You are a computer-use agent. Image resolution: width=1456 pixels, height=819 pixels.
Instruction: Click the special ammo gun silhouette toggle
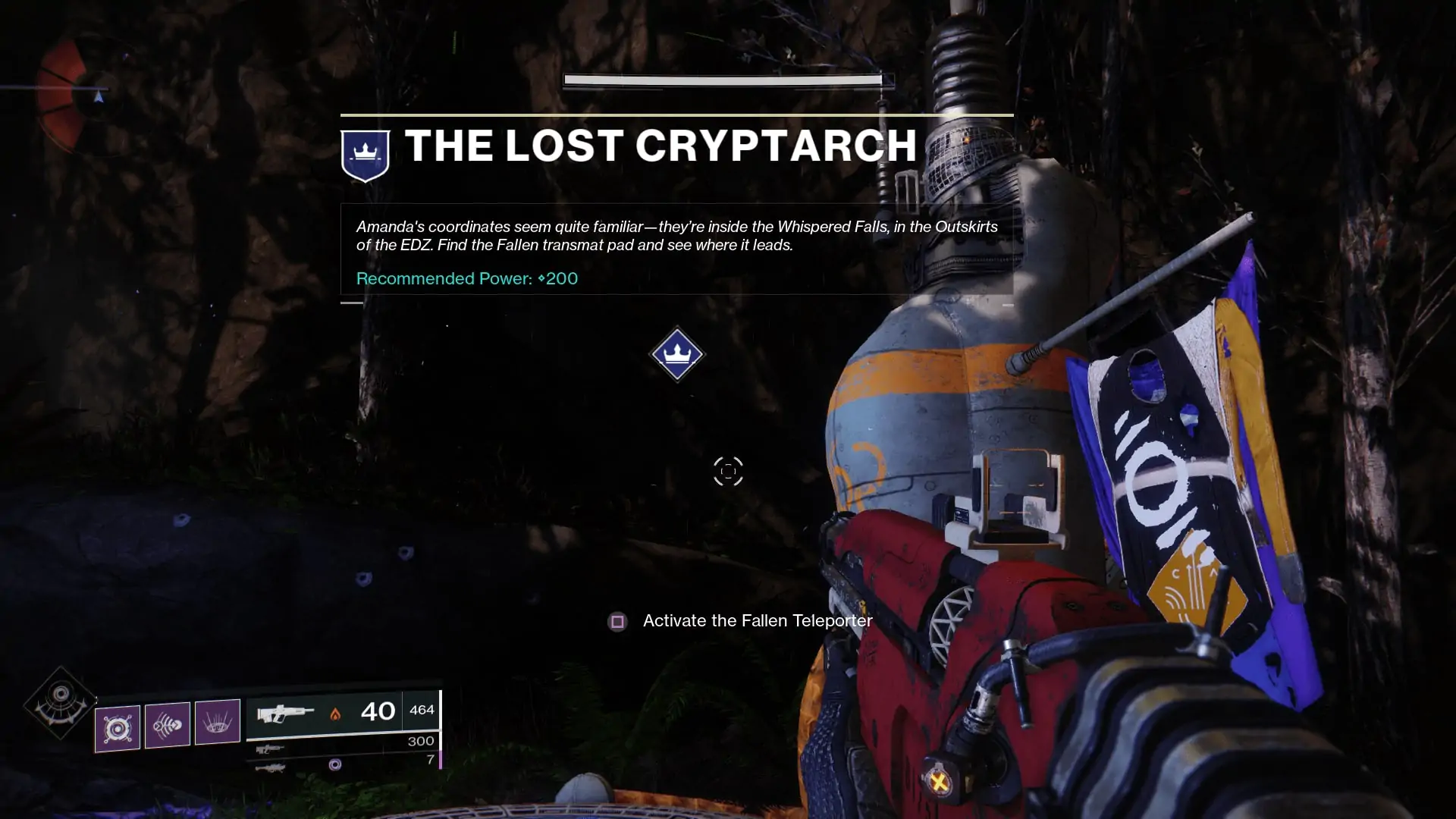271,749
